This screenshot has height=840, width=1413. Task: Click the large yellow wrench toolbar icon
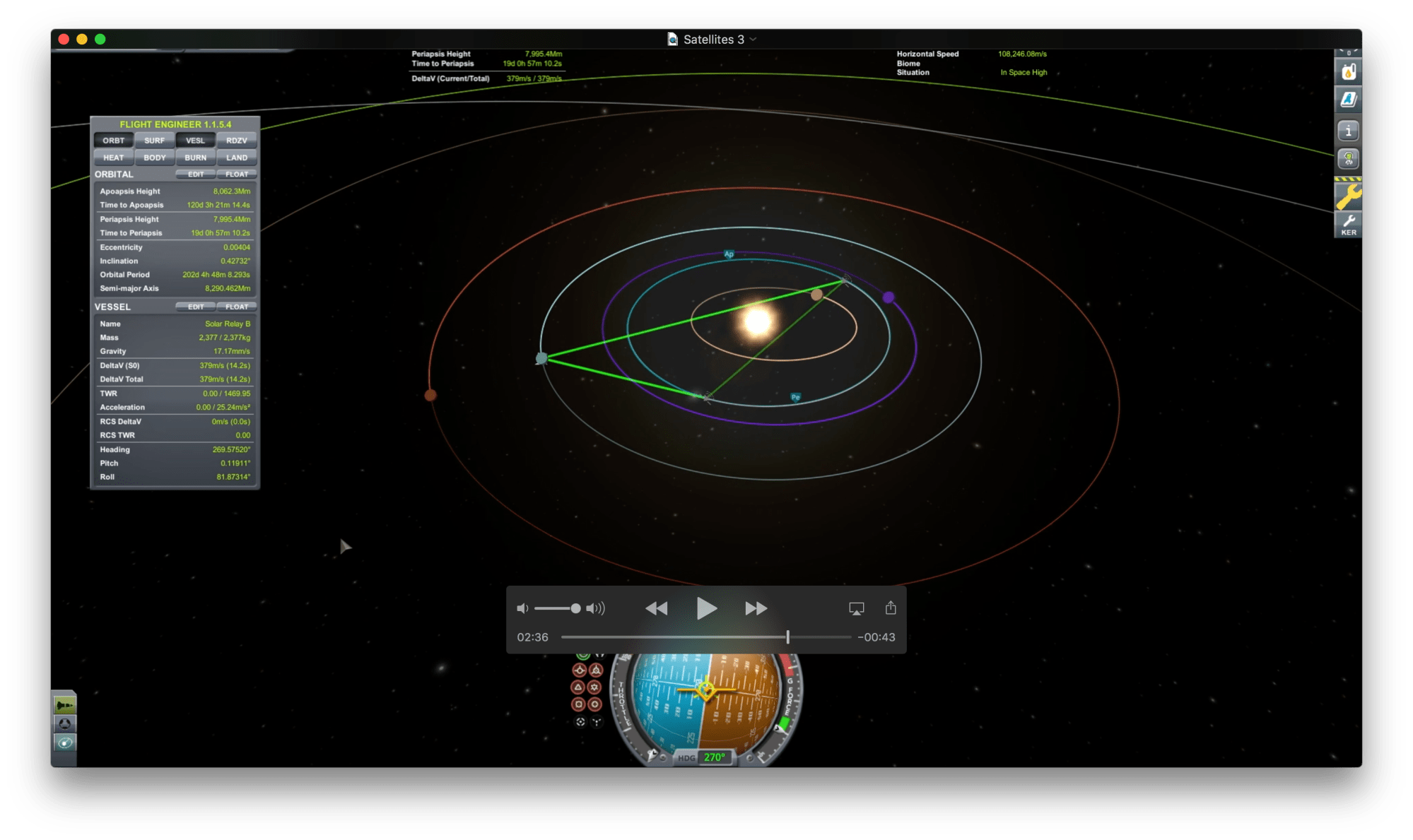[x=1348, y=196]
